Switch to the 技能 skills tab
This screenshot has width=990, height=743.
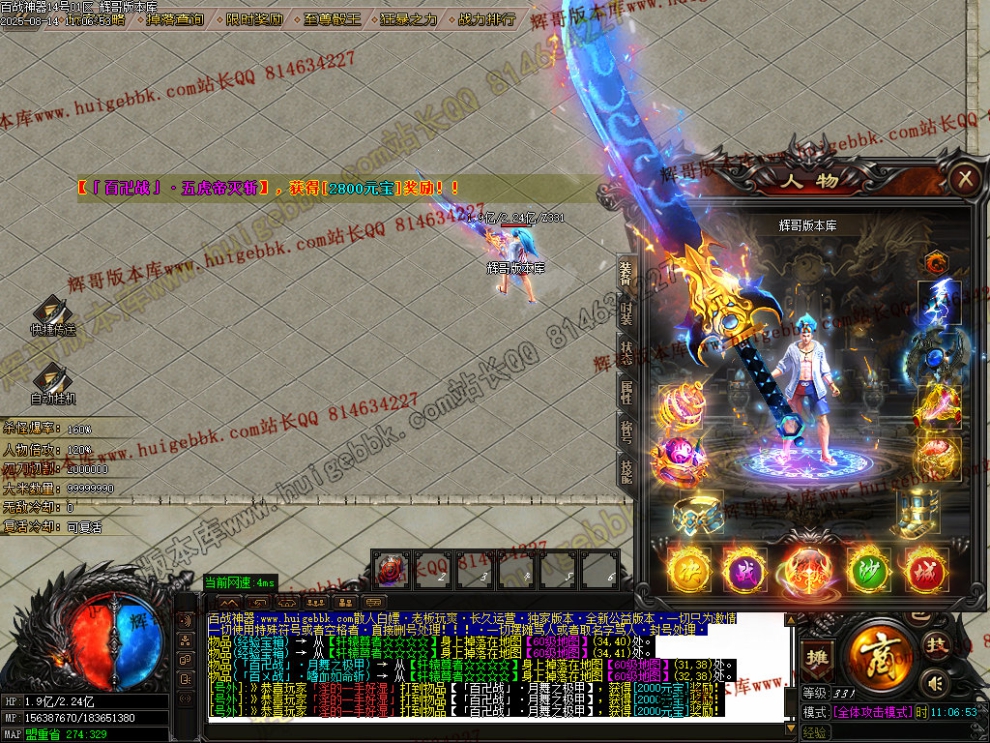pyautogui.click(x=626, y=470)
